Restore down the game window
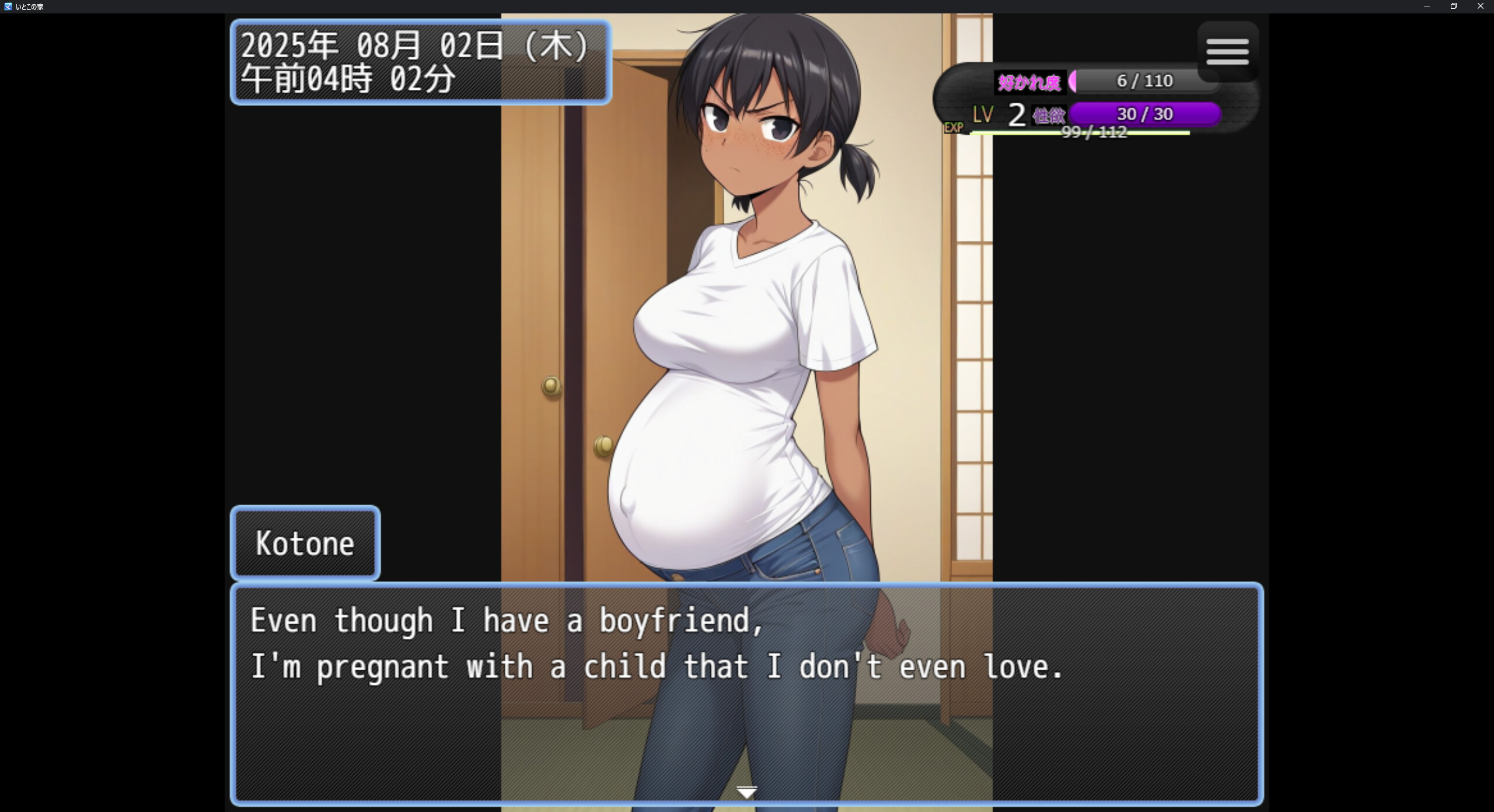 1454,6
